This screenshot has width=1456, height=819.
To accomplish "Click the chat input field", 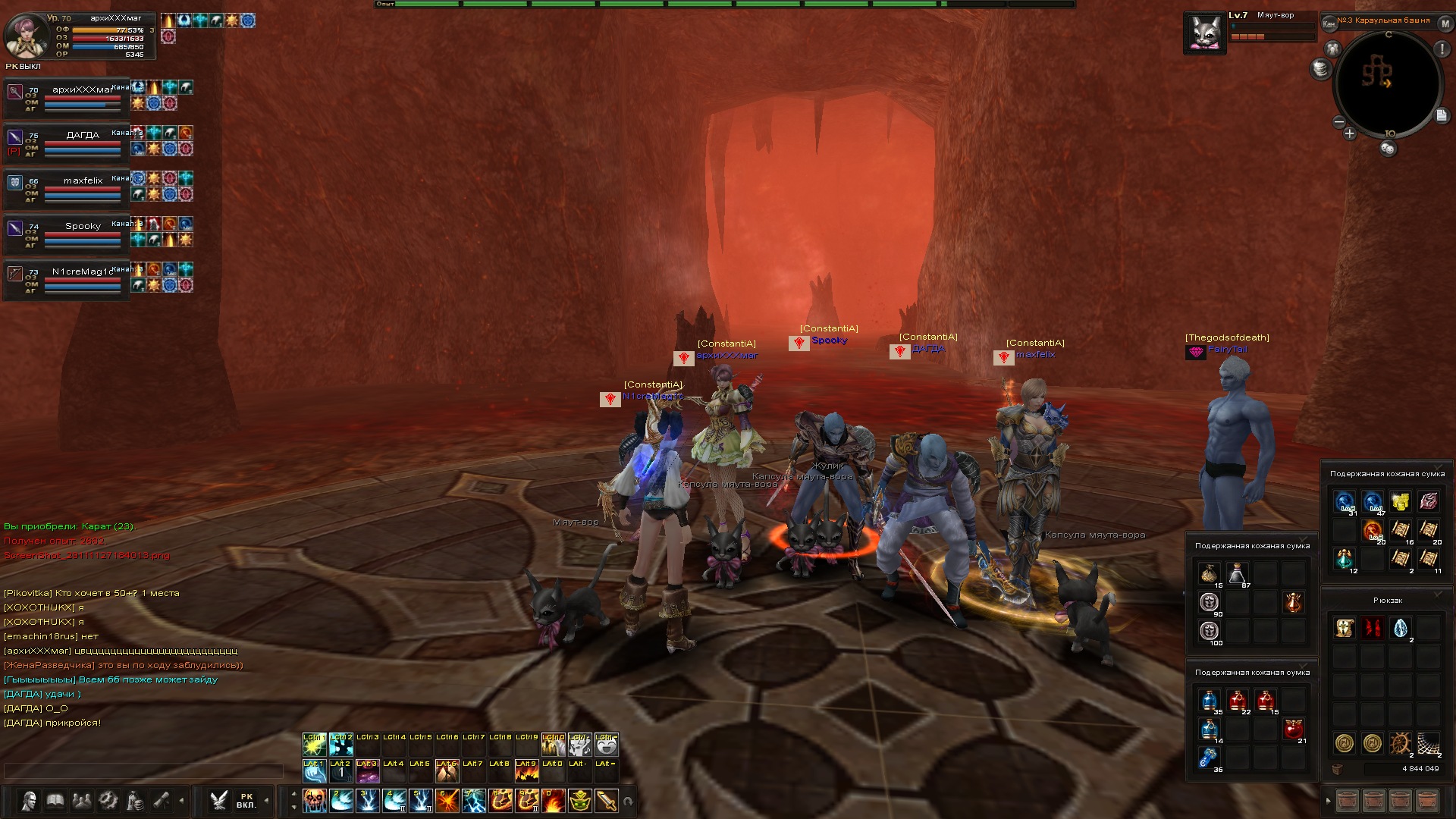I will point(144,770).
